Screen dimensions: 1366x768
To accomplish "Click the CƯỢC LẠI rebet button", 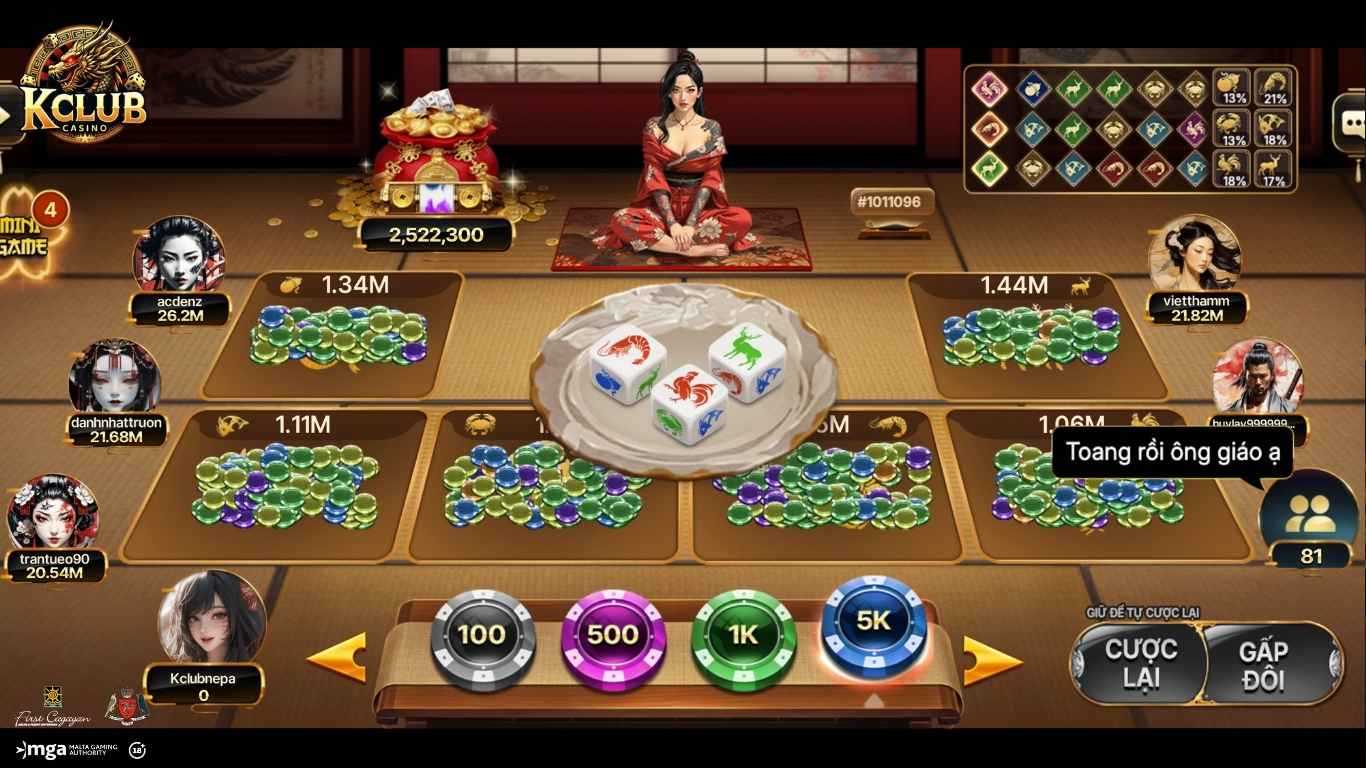I will pos(1140,663).
